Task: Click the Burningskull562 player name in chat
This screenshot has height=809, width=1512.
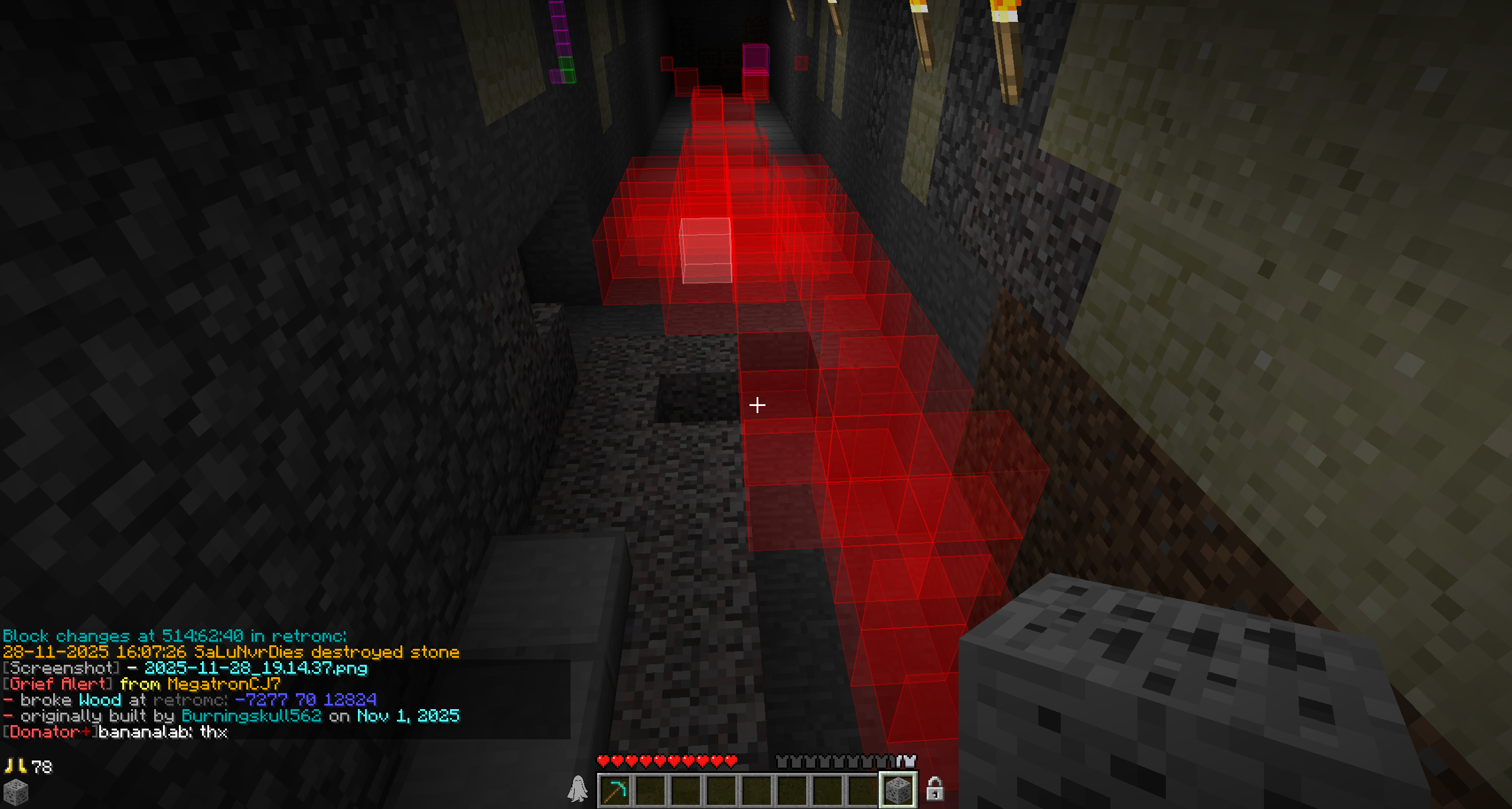Action: click(251, 716)
